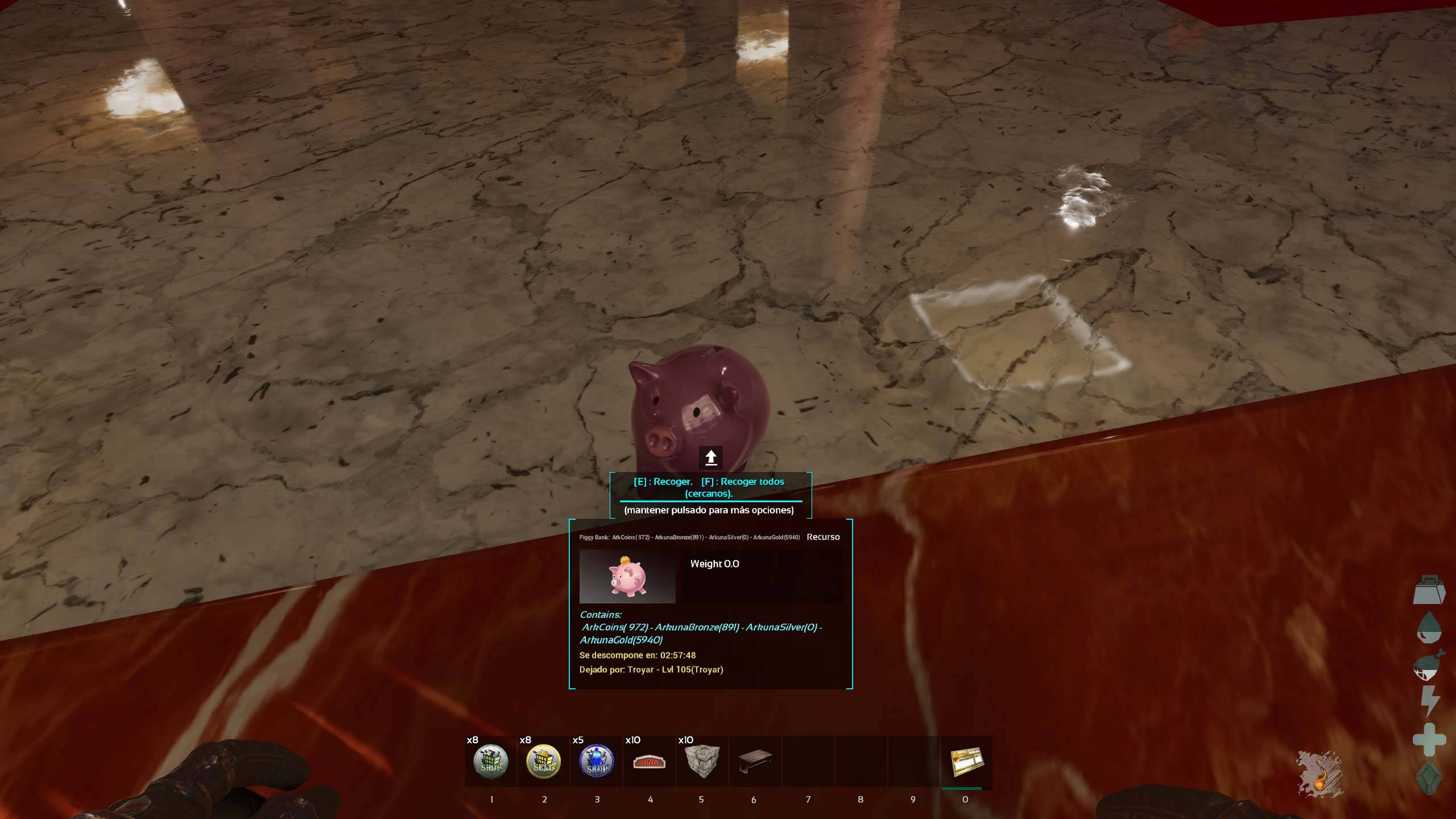
Task: Equip the DINO sign in the hotbar
Action: pyautogui.click(x=650, y=762)
